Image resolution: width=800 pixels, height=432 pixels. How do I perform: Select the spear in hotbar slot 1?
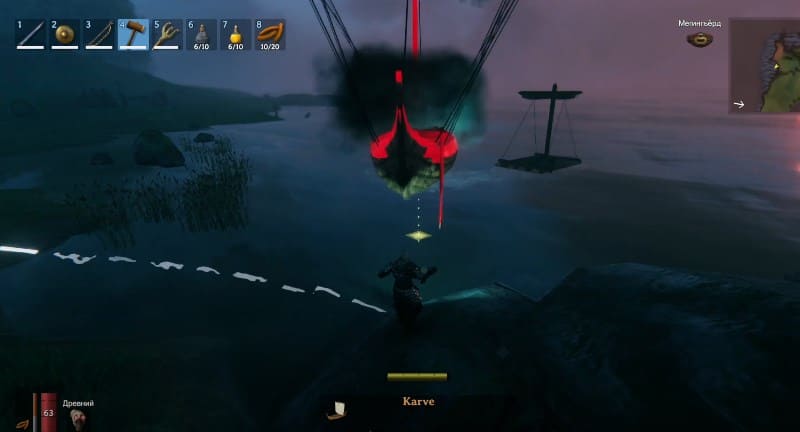[x=31, y=35]
